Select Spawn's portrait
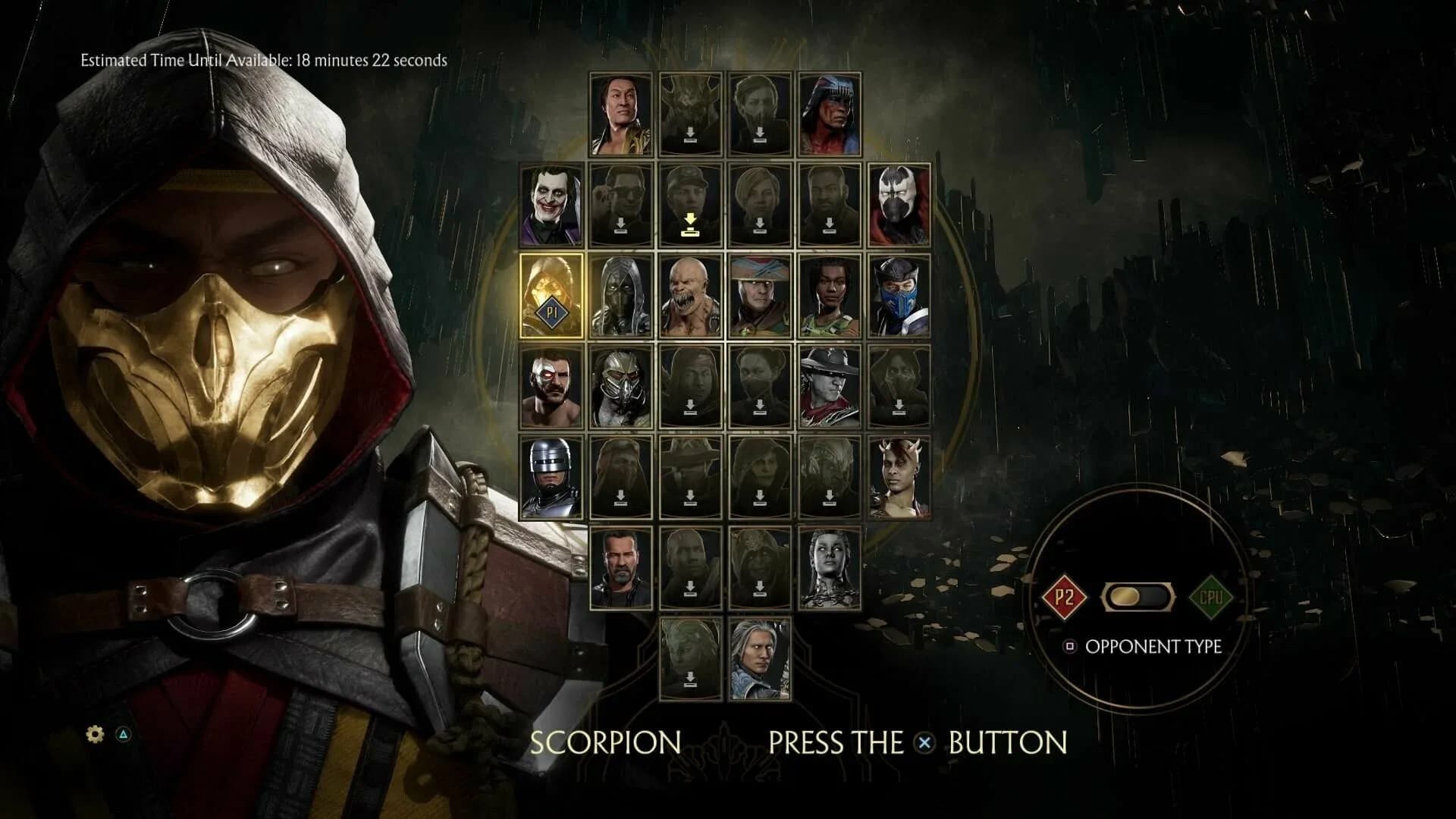The height and width of the screenshot is (819, 1456). tap(901, 205)
